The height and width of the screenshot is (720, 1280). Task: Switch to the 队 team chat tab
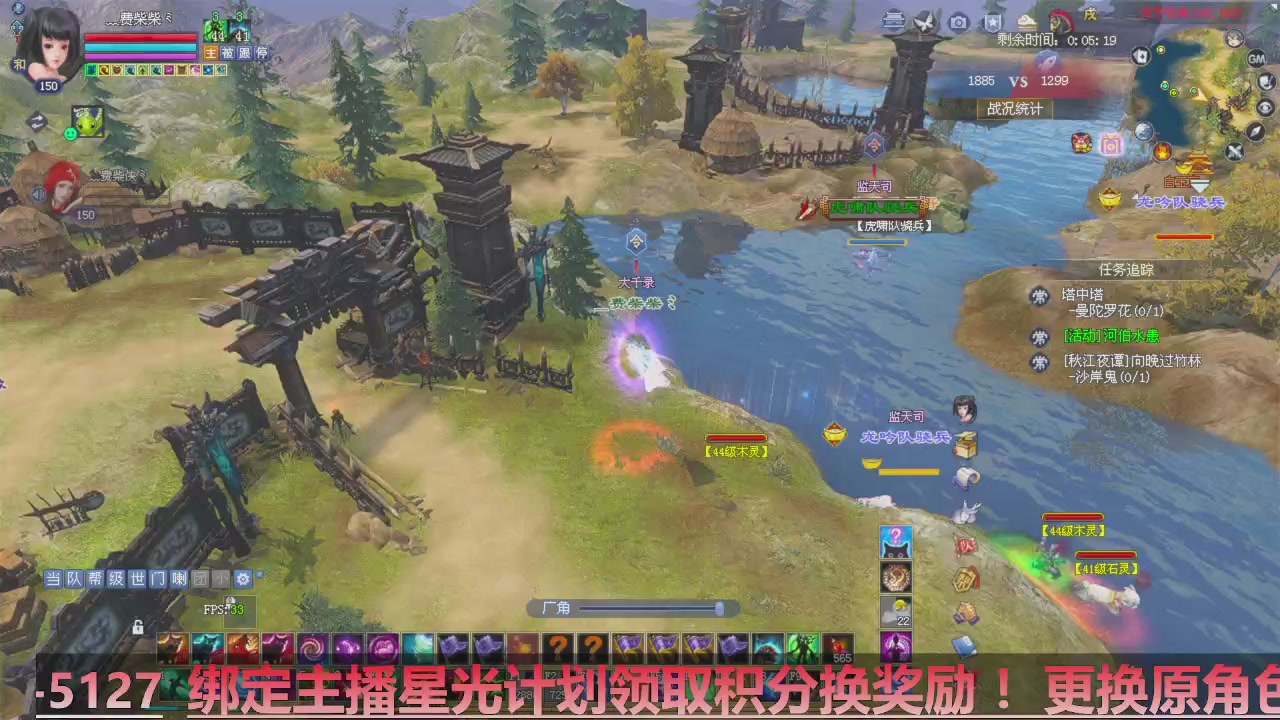(74, 579)
